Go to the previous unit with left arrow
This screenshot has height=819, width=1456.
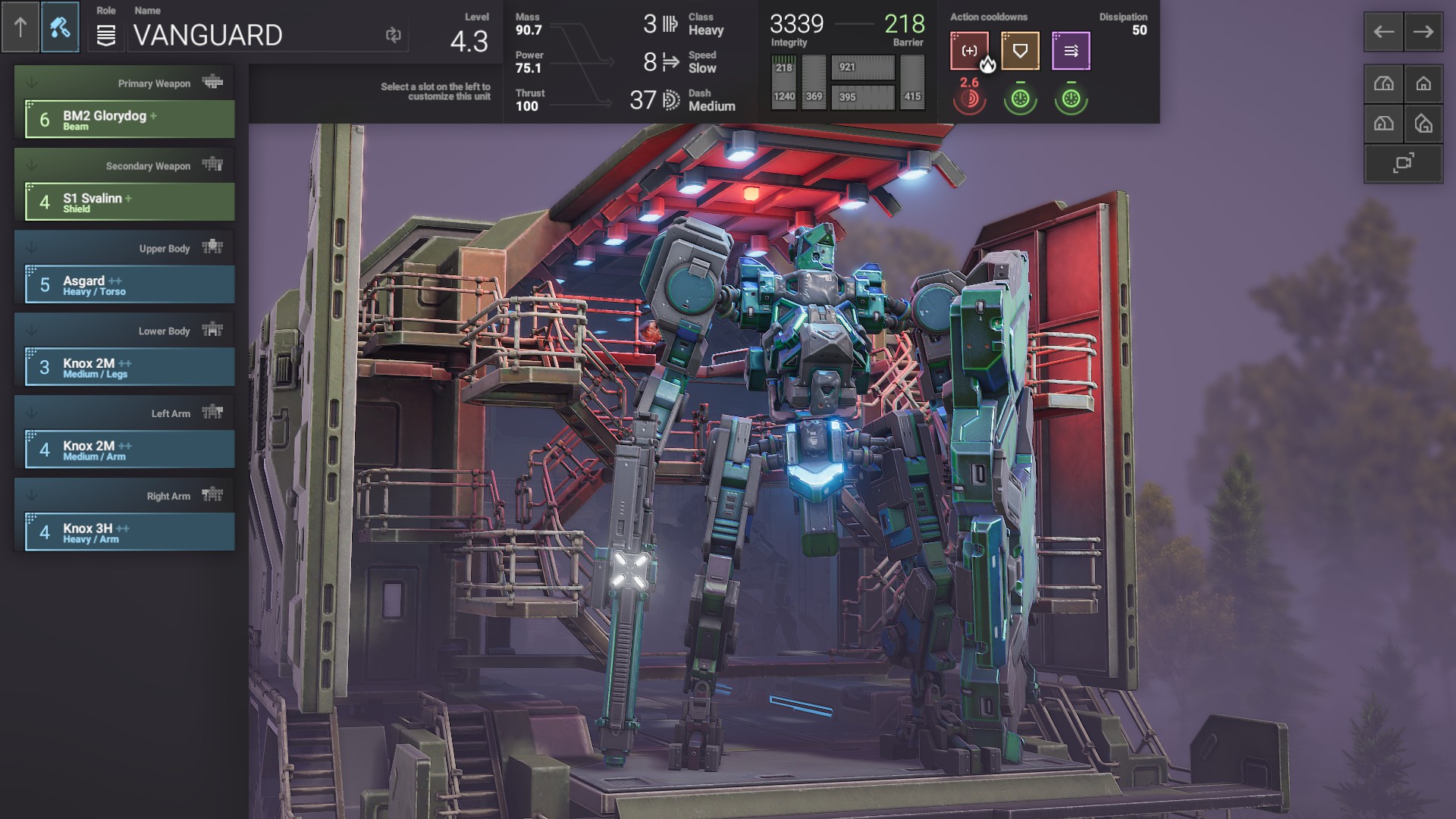[1384, 32]
